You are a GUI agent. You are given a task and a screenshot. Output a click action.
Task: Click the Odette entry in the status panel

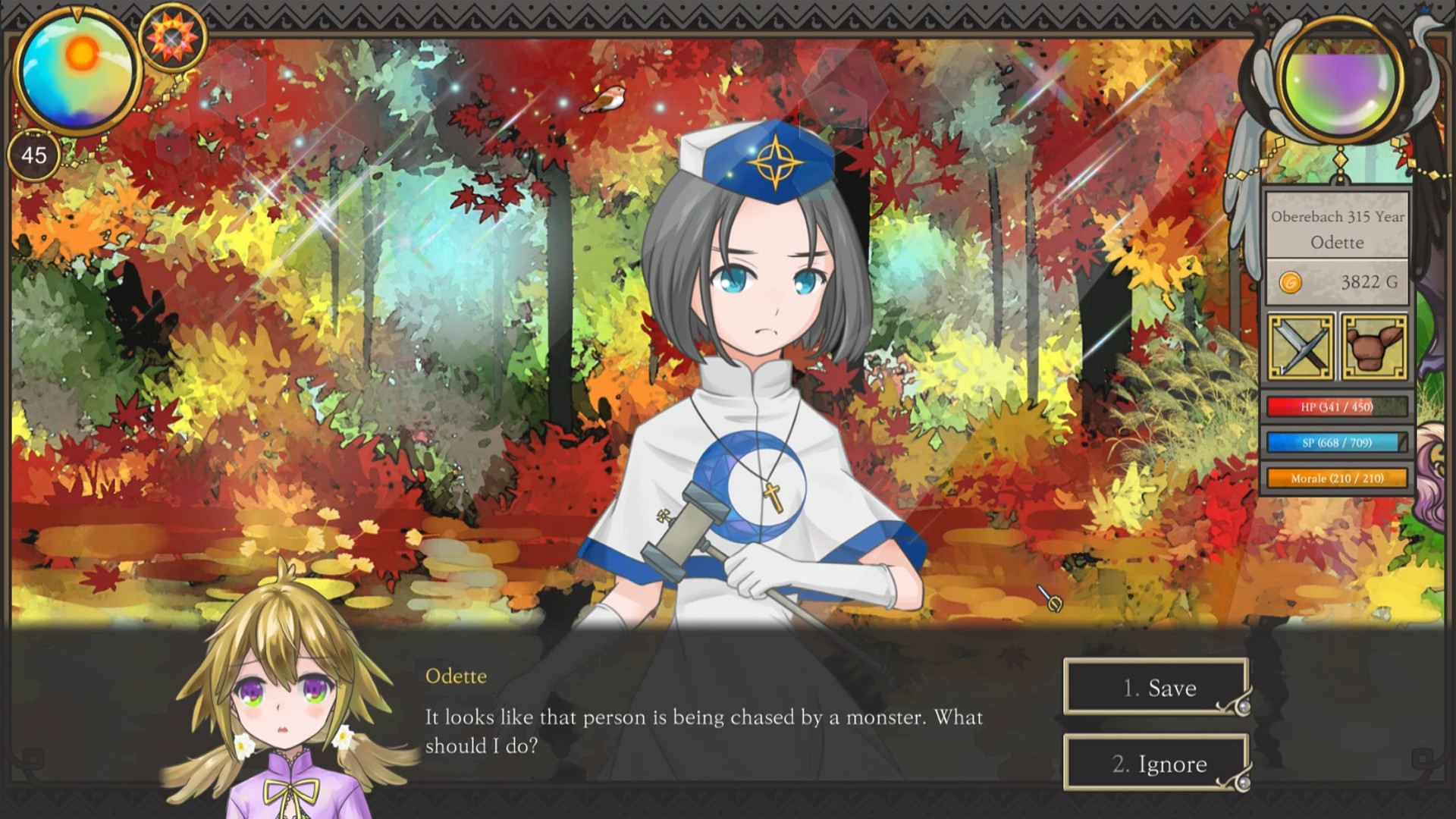coord(1337,243)
